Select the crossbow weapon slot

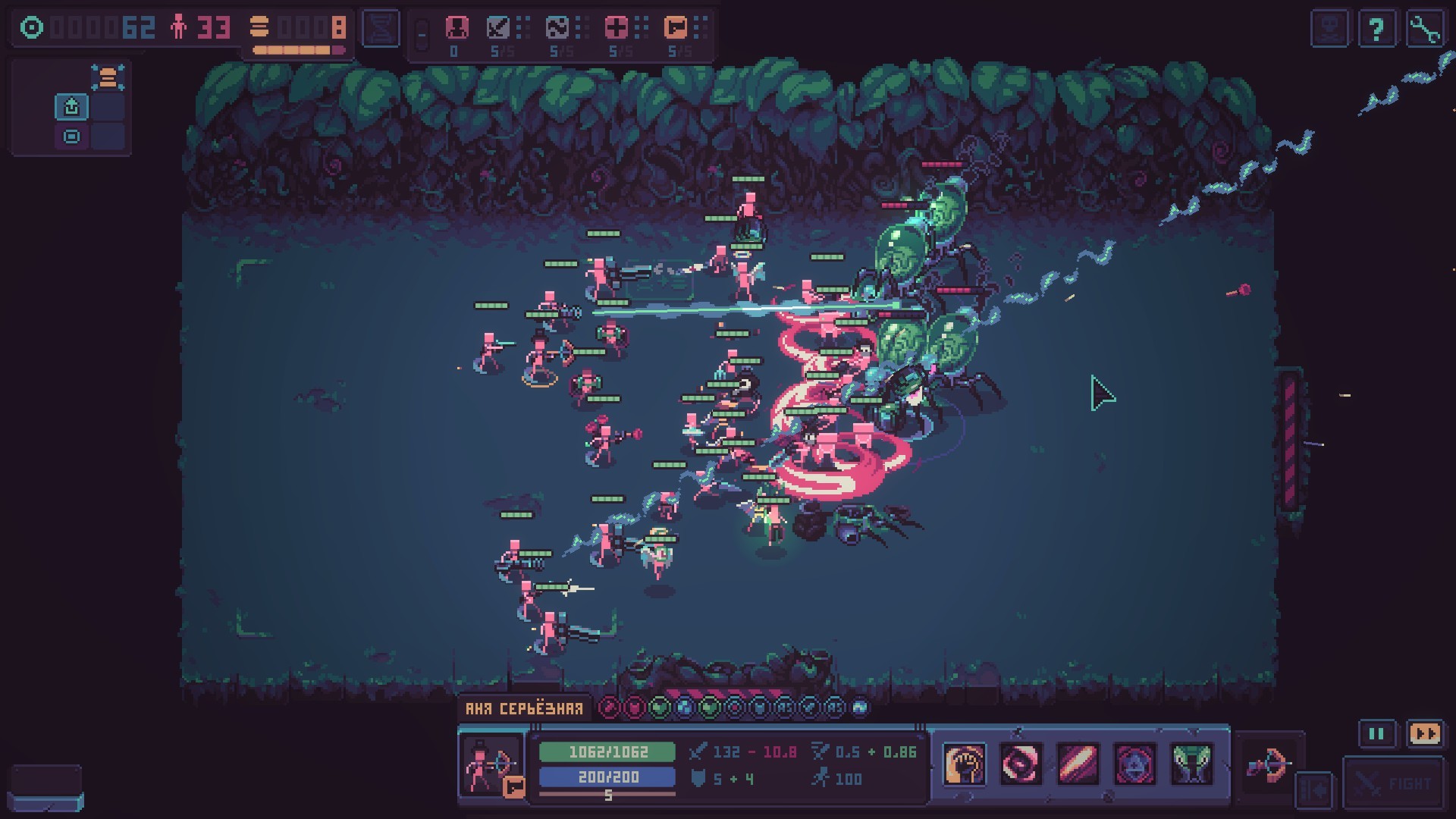pos(1268,764)
